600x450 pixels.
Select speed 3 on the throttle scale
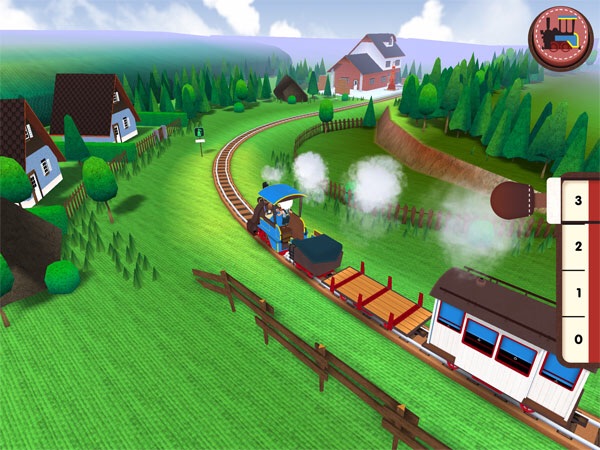[x=576, y=200]
